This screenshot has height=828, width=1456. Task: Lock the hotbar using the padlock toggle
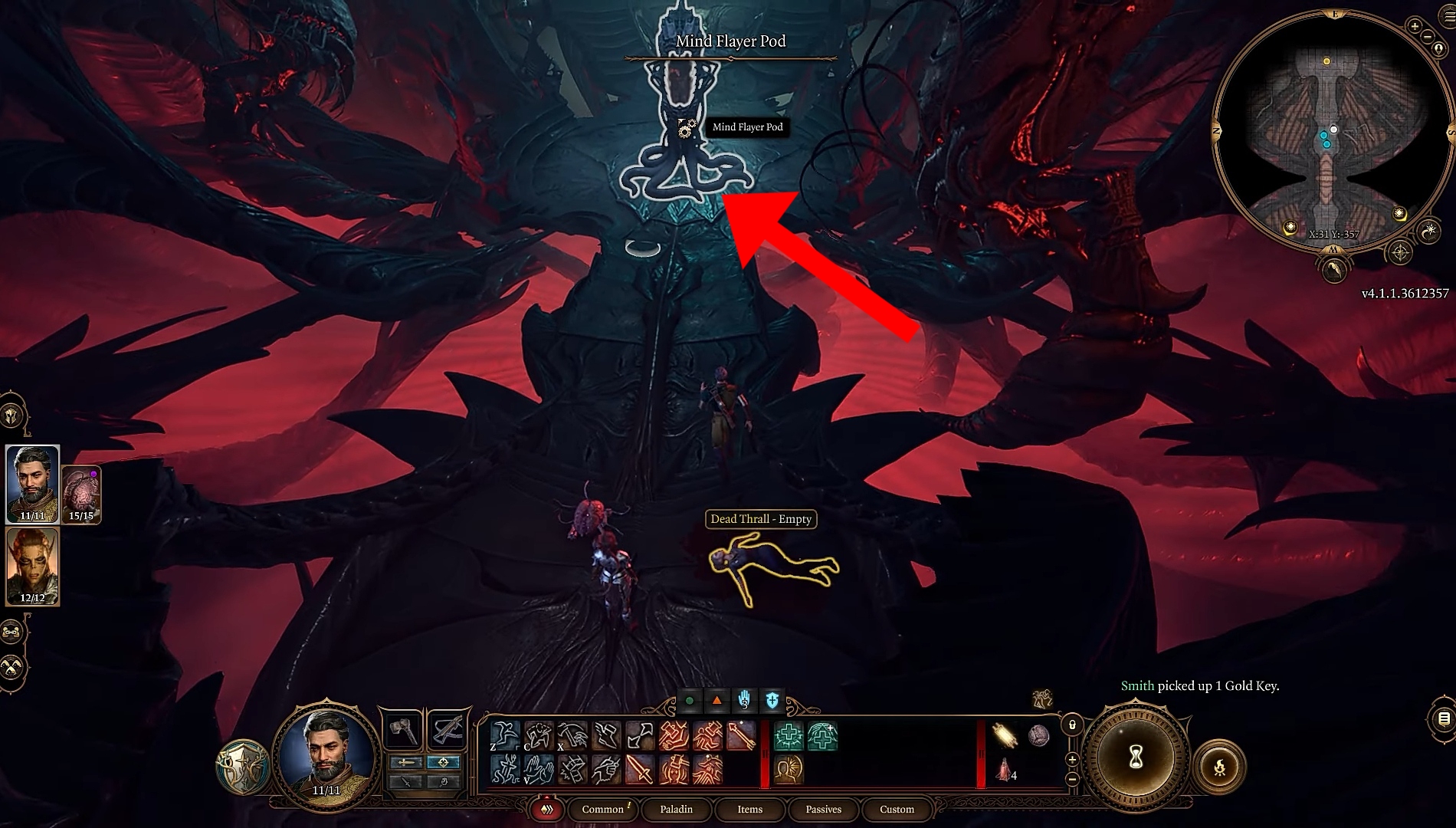[1072, 725]
